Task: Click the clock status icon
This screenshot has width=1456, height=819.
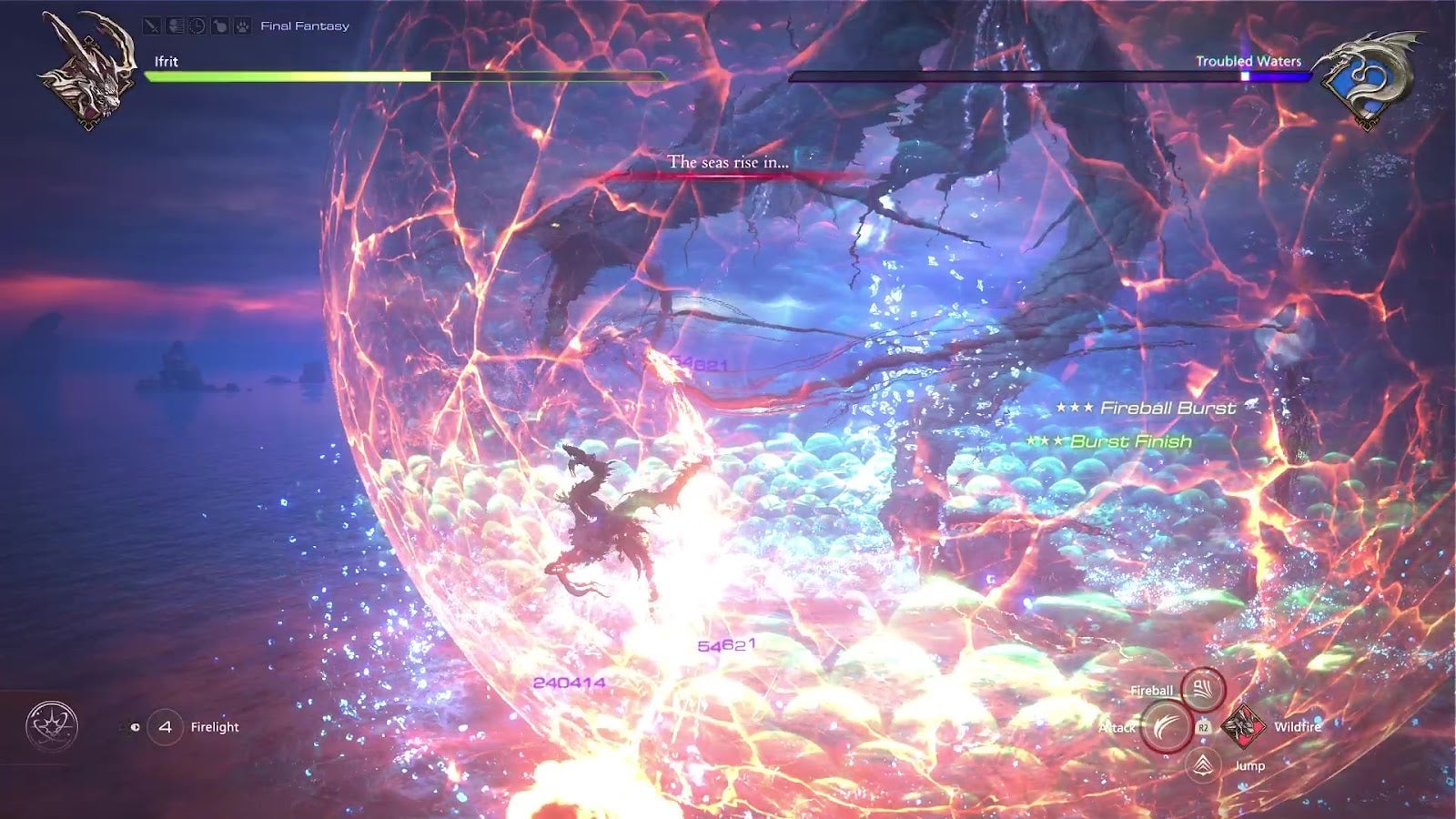Action: [x=197, y=25]
